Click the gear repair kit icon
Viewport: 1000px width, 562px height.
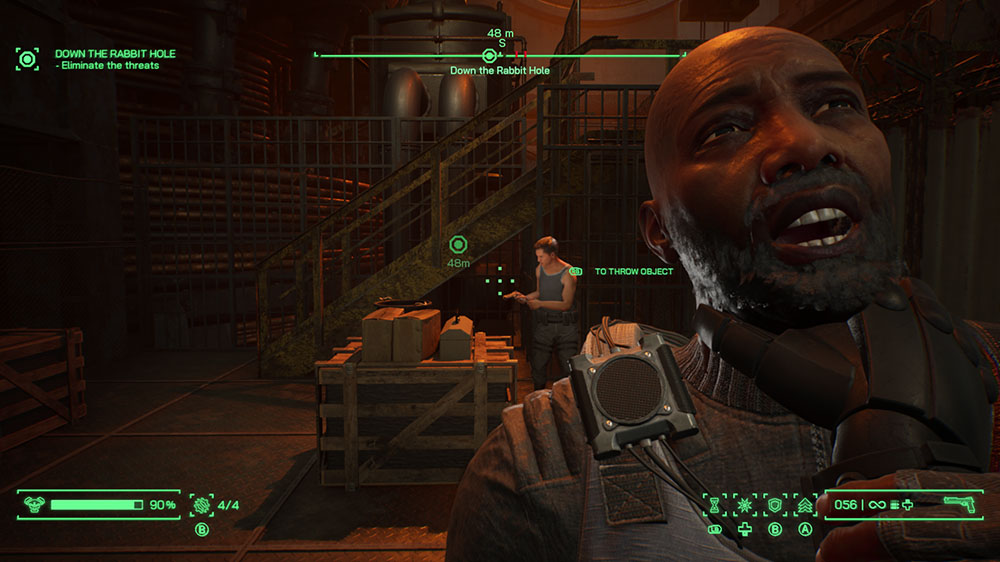tap(201, 505)
